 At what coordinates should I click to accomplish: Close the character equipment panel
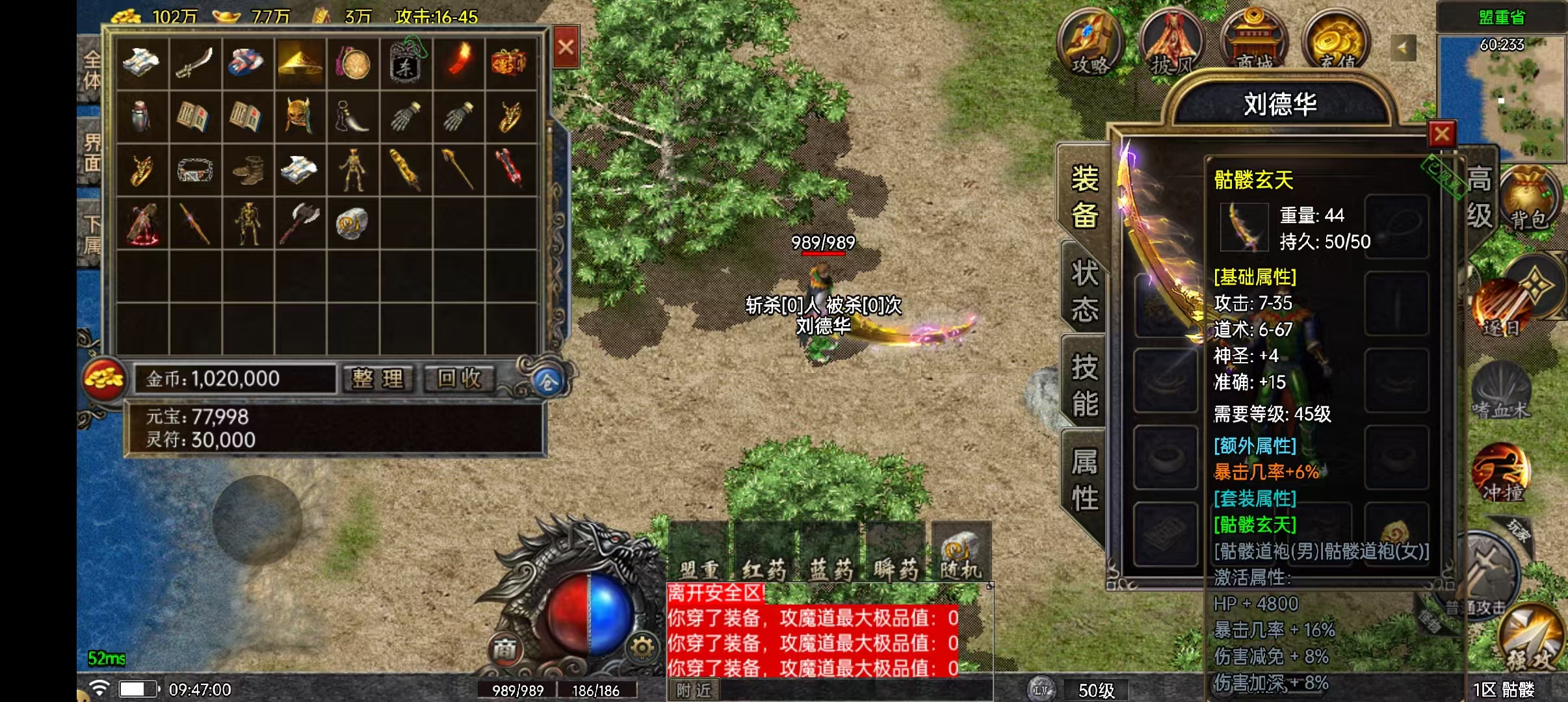(1442, 135)
